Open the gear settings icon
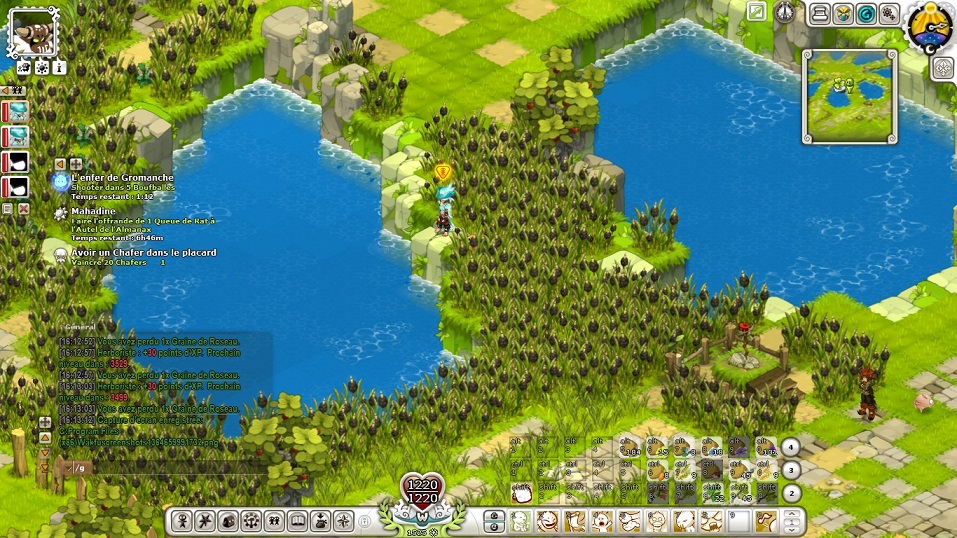Image resolution: width=957 pixels, height=538 pixels. click(888, 13)
